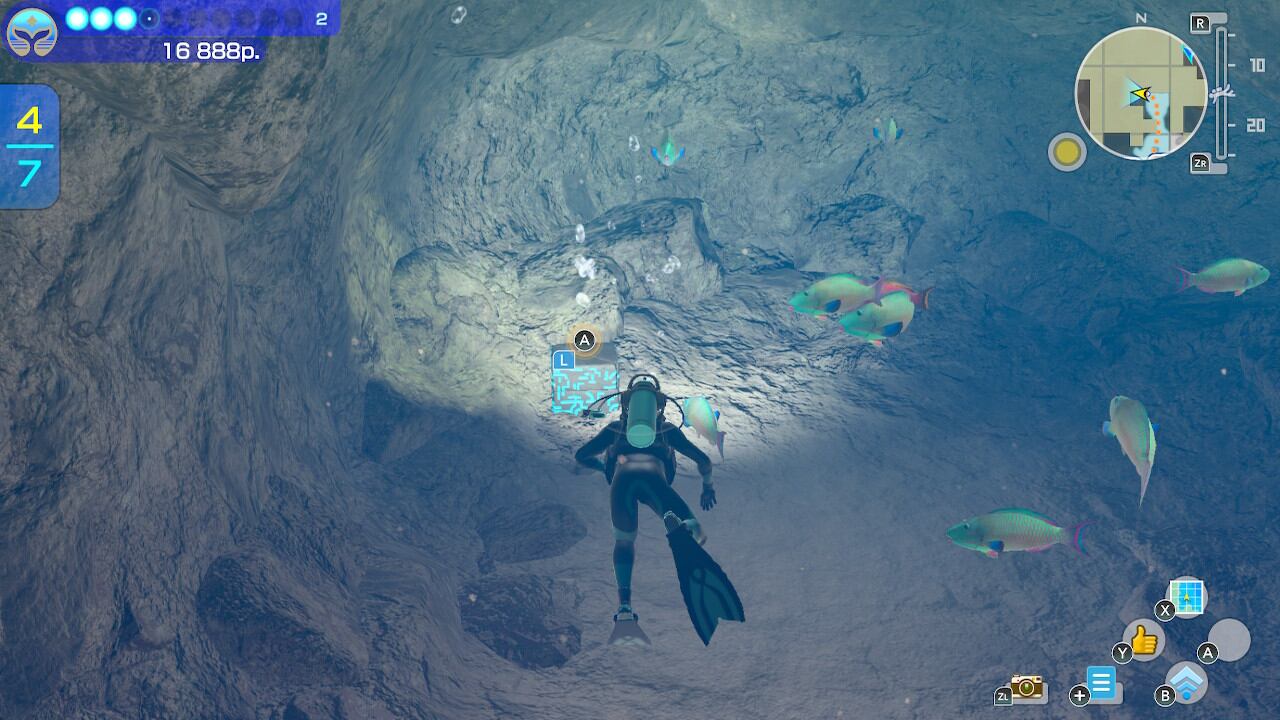1280x720 pixels.
Task: Open the grid map icon
Action: tap(1187, 596)
